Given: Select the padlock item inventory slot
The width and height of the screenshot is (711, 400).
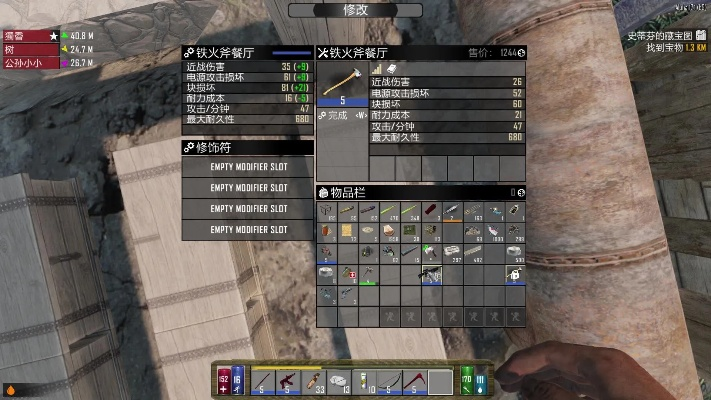Looking at the screenshot, I should pos(515,272).
